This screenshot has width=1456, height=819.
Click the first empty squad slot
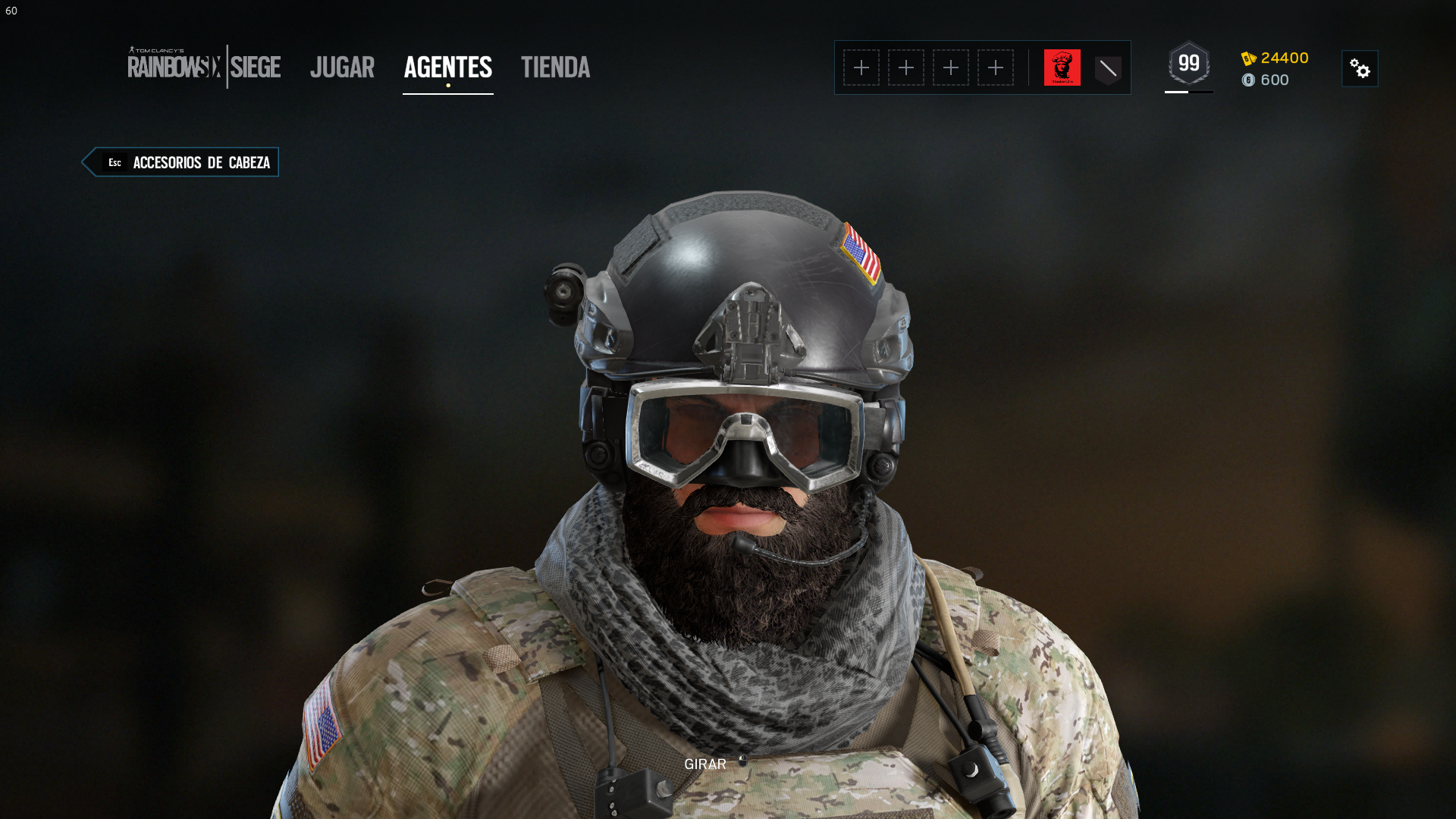pos(862,67)
